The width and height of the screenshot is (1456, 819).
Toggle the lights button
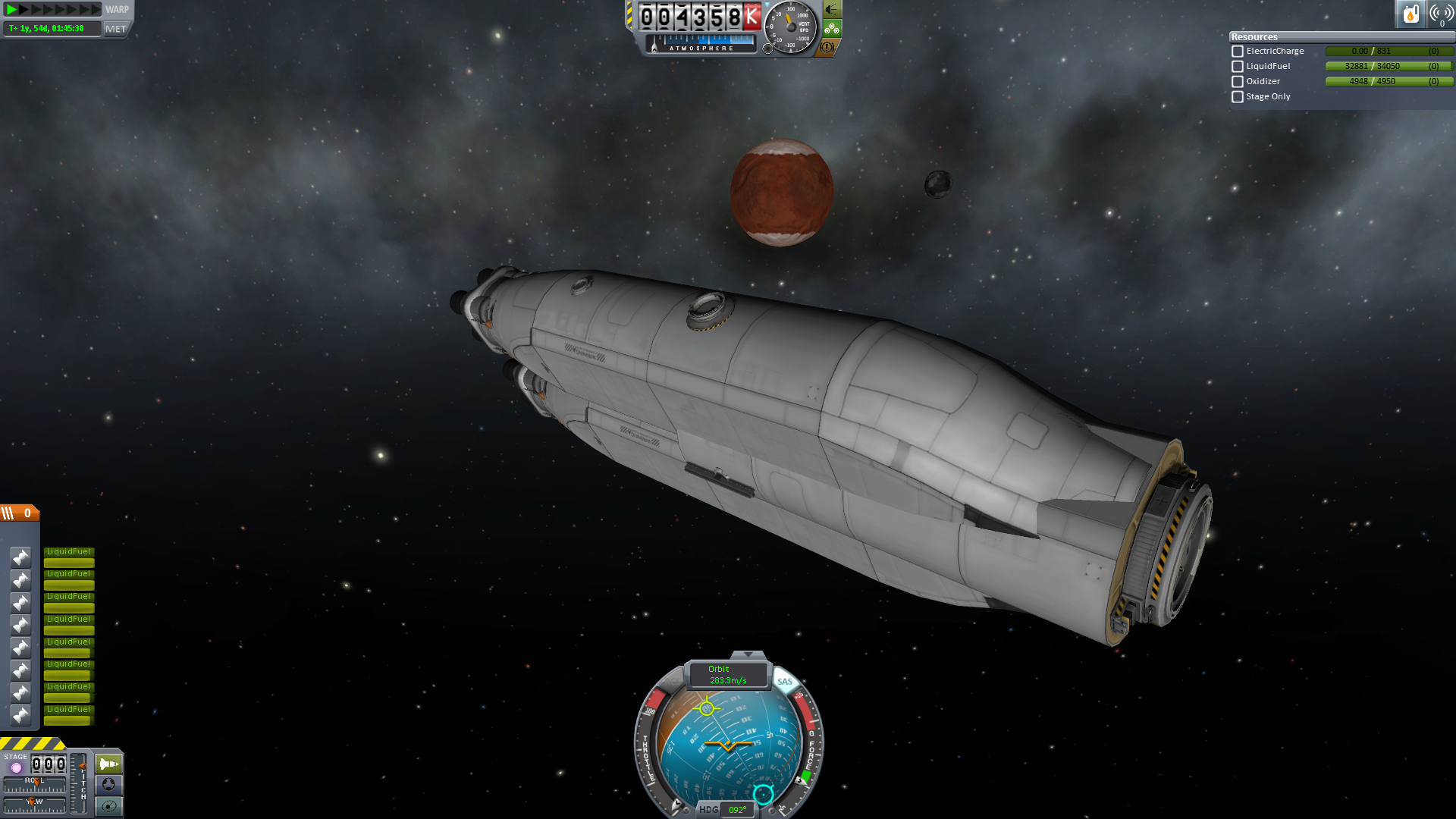(832, 10)
